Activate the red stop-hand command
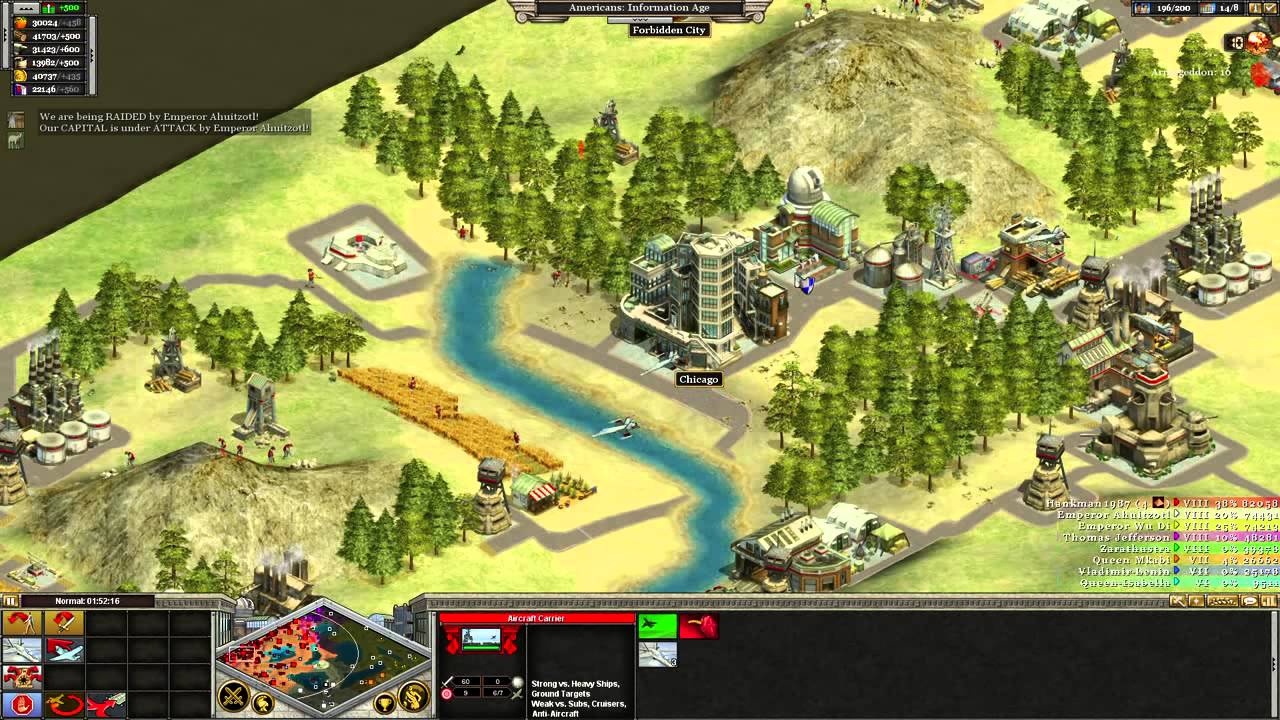 pyautogui.click(x=22, y=706)
